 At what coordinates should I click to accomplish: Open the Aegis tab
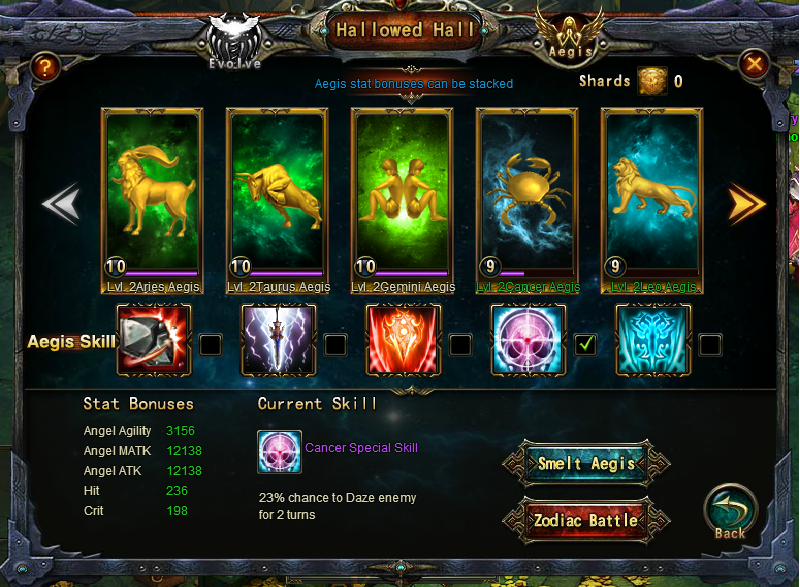571,36
